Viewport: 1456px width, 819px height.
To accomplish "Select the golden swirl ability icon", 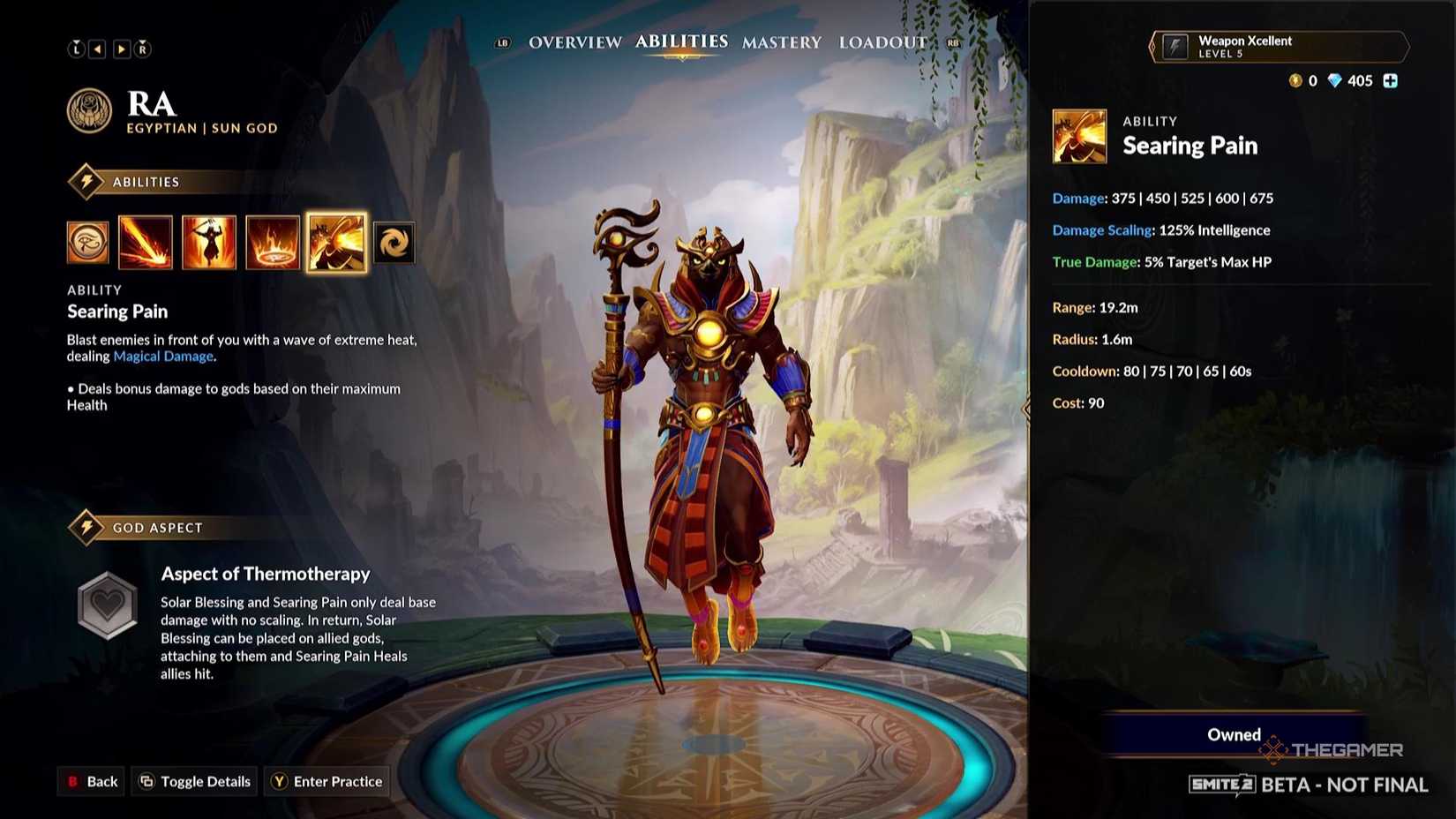I will pyautogui.click(x=394, y=242).
